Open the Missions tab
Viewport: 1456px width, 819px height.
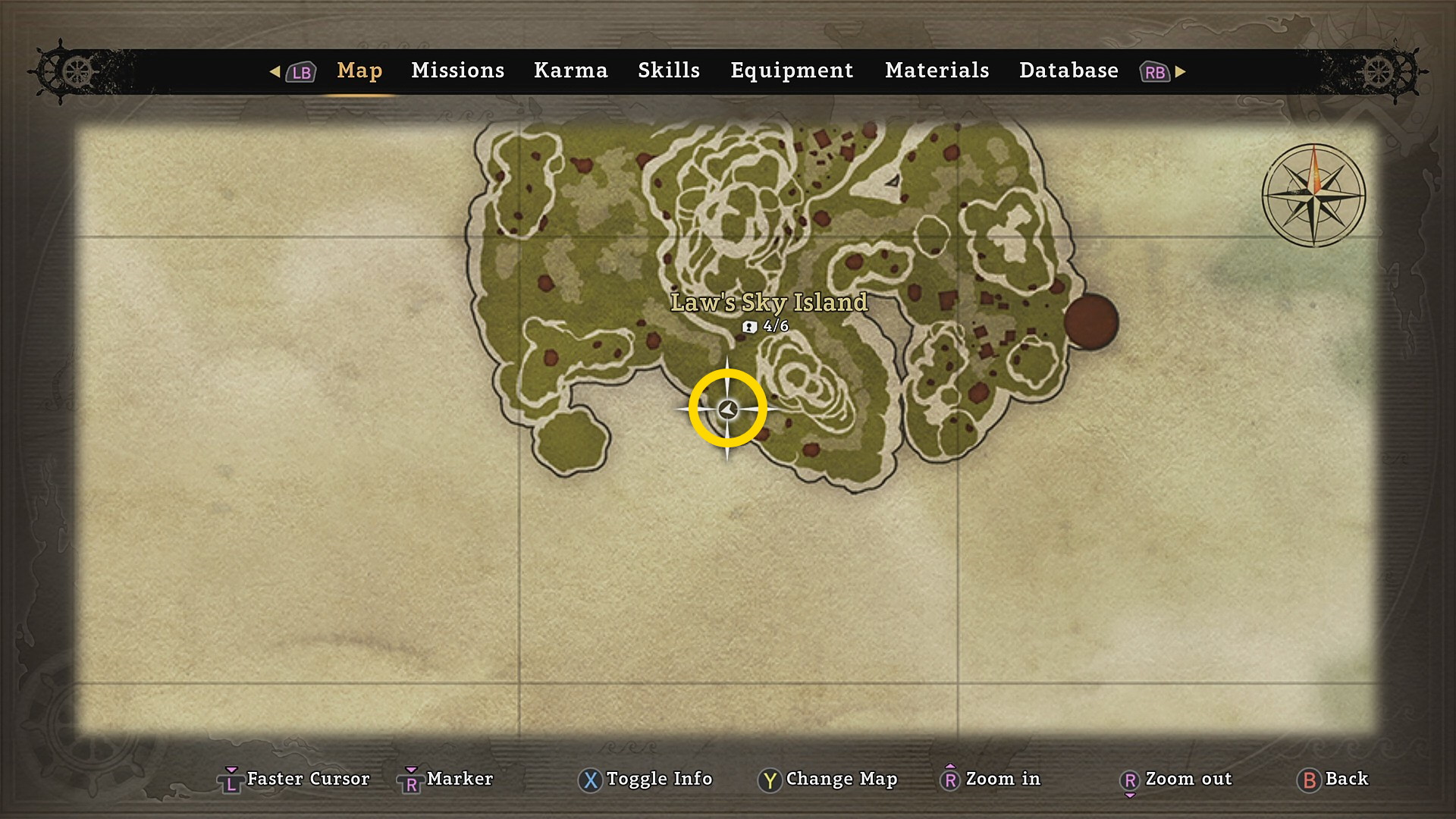pyautogui.click(x=457, y=71)
